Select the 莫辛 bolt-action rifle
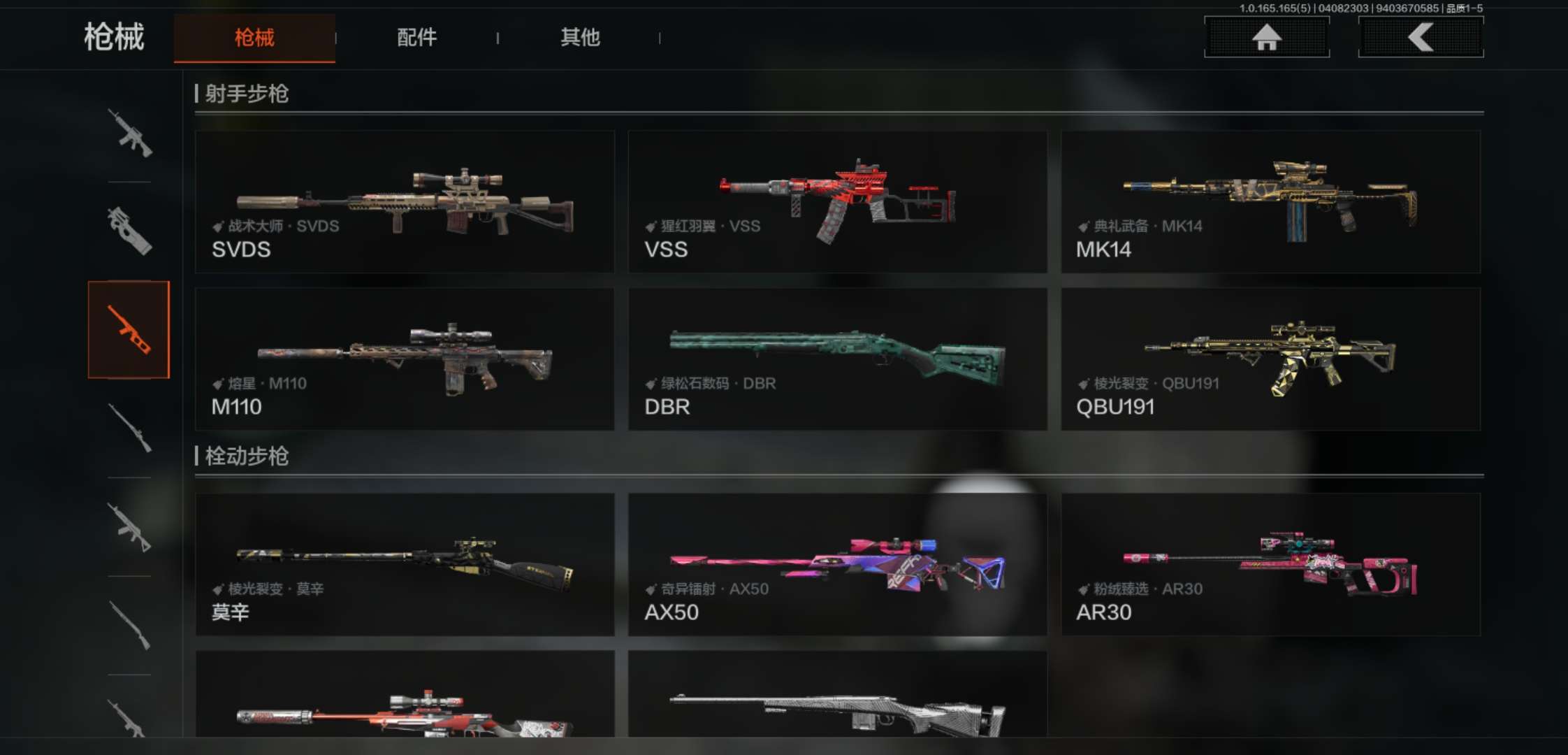The height and width of the screenshot is (755, 1568). tap(405, 564)
